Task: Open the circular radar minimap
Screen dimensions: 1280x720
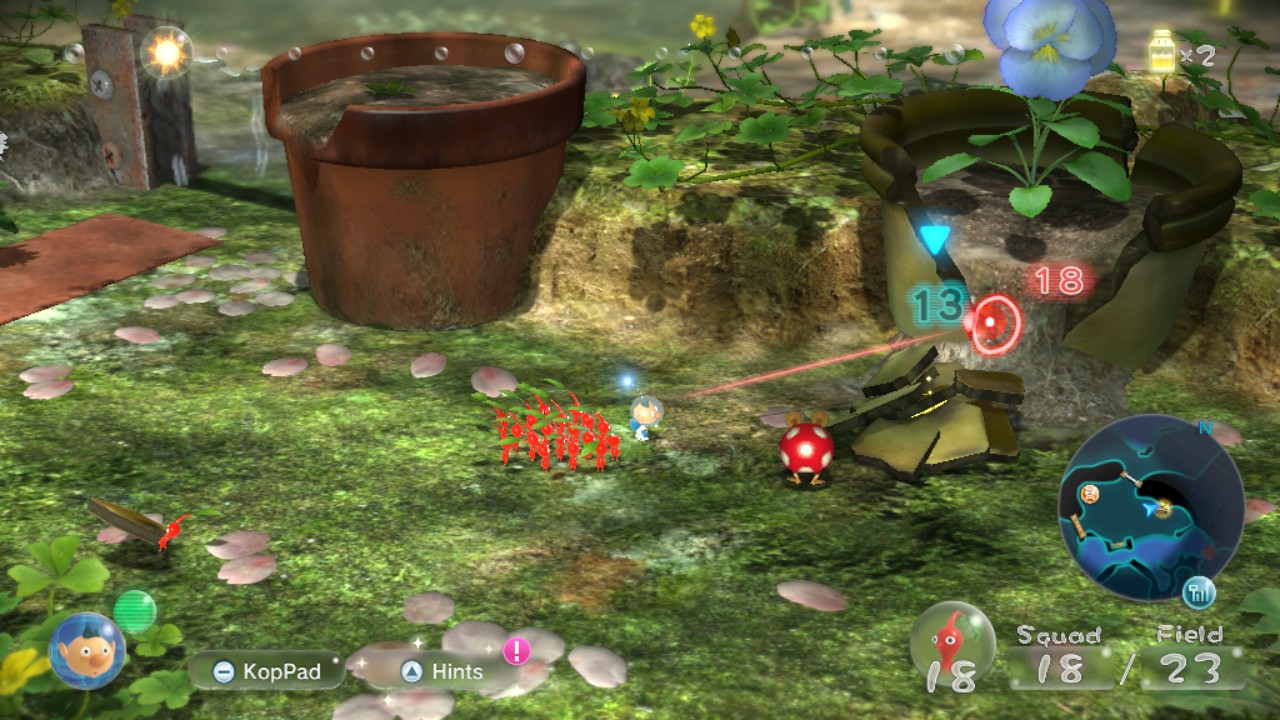Action: point(1150,507)
